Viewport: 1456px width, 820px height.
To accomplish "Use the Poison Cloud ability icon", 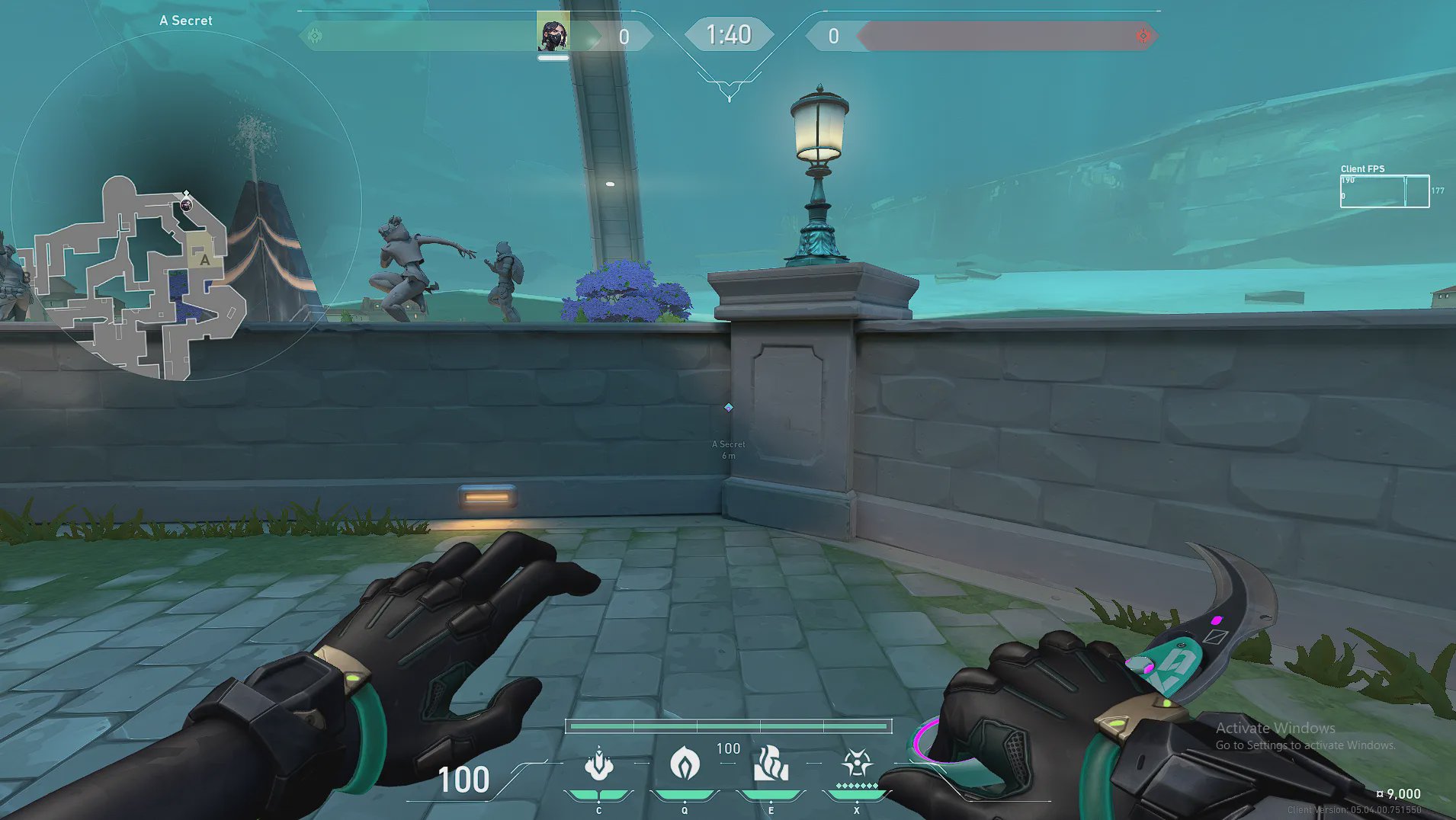I will click(x=685, y=764).
